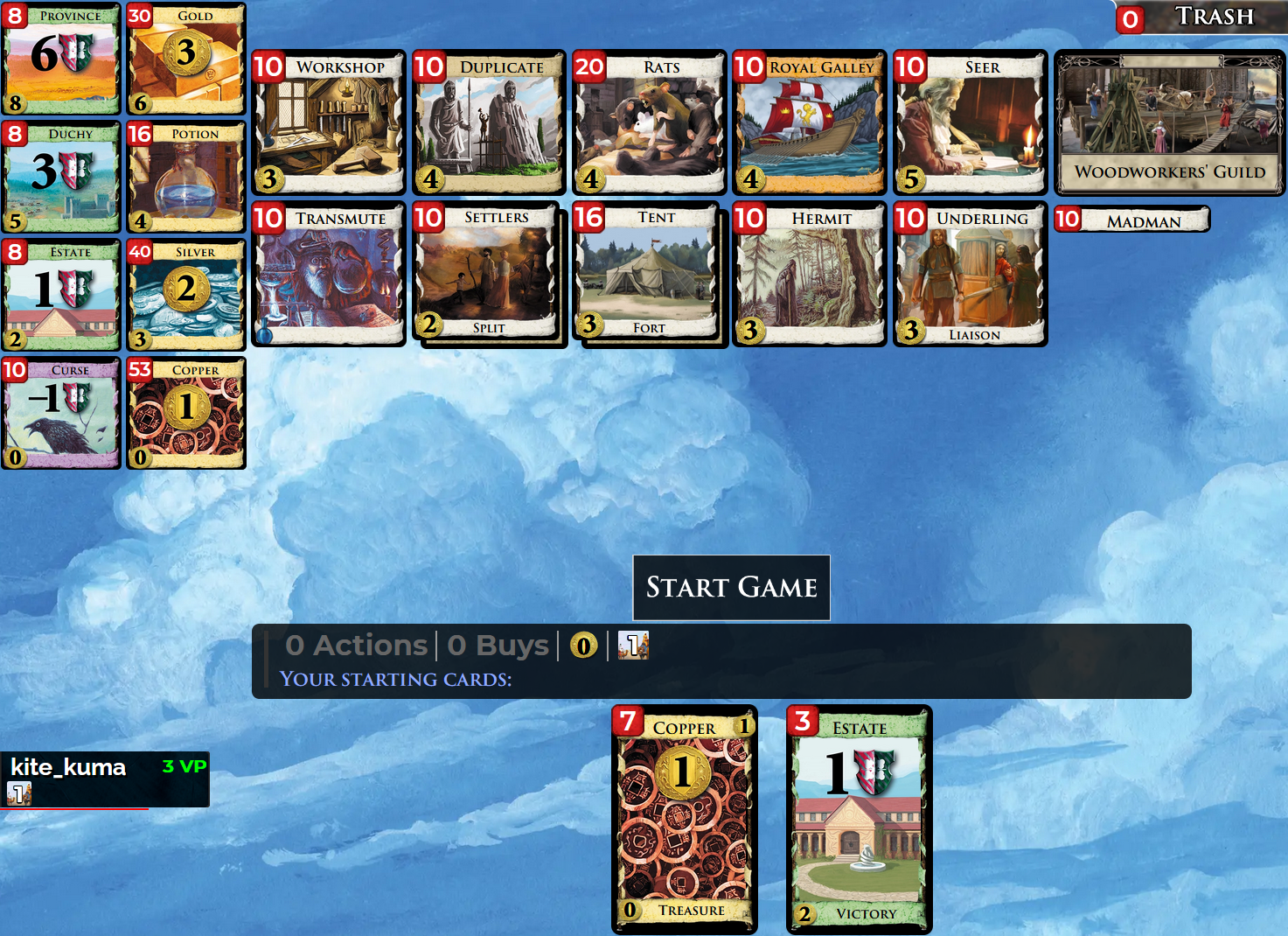1288x936 pixels.
Task: Click the starting Copper card stack
Action: click(x=684, y=820)
